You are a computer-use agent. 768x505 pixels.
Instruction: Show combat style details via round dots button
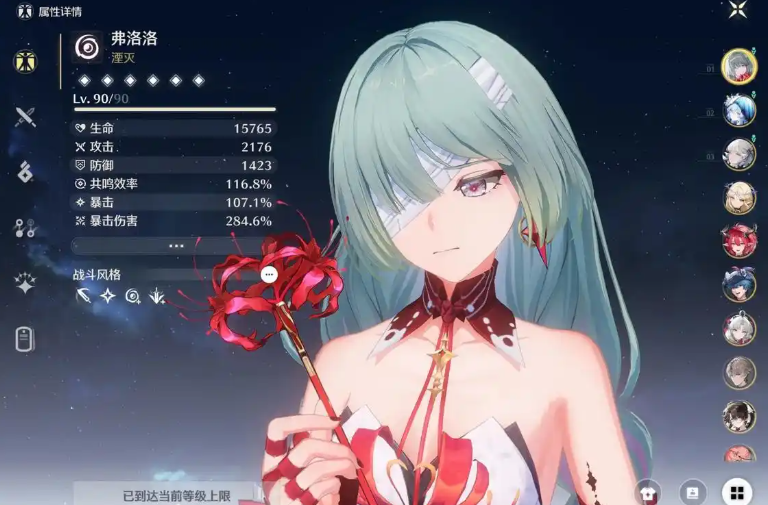(269, 274)
